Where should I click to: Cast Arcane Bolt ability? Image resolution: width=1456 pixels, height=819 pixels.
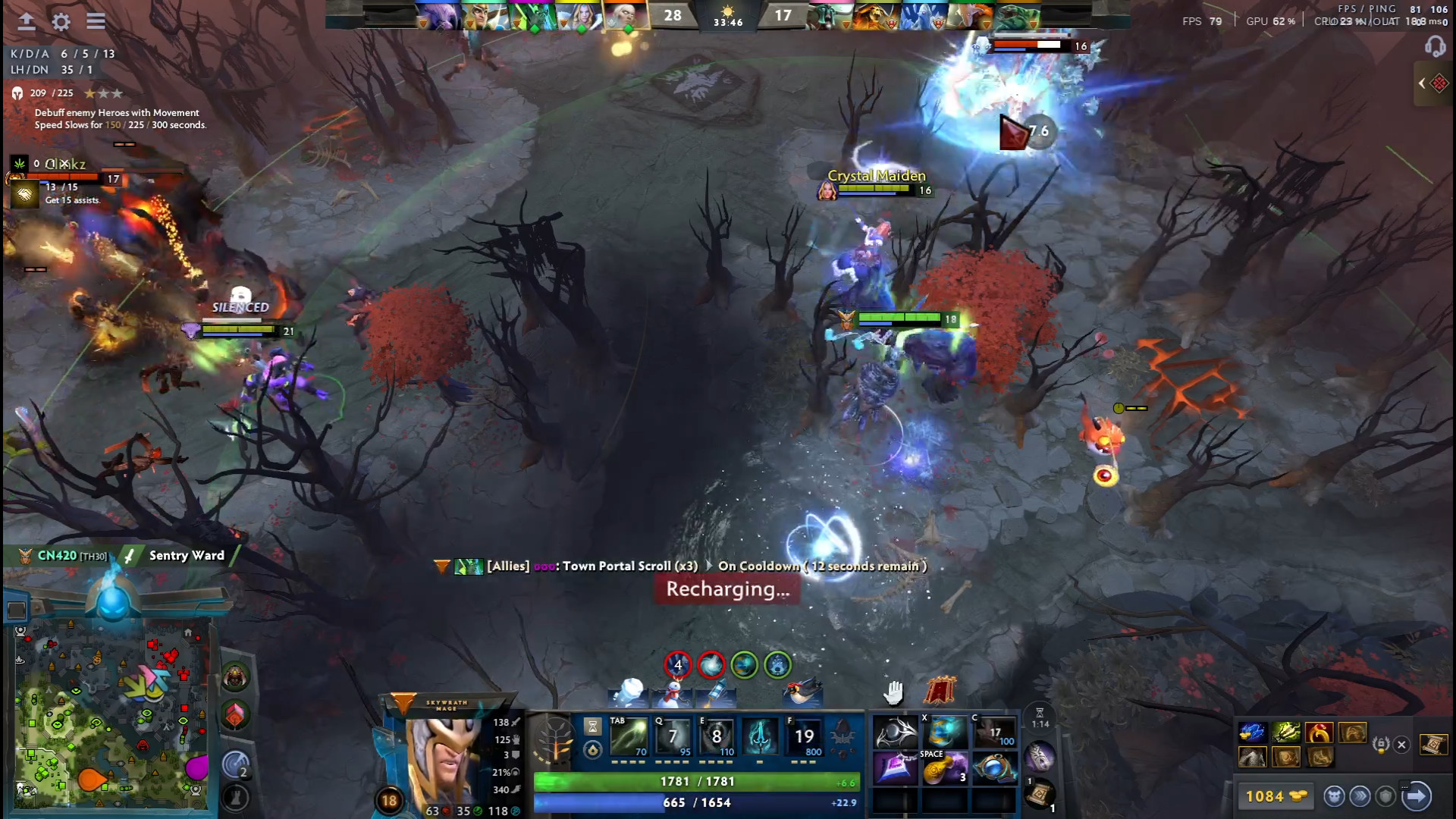629,736
